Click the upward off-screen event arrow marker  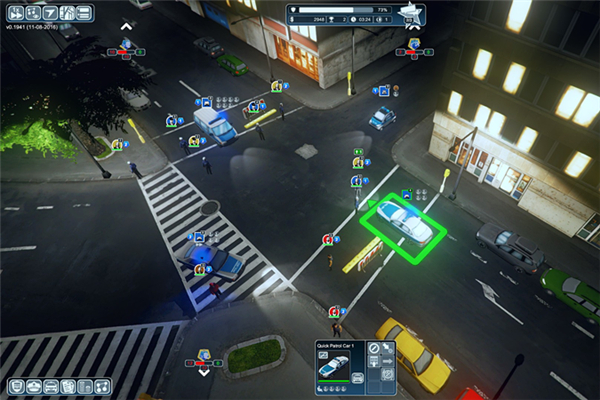pyautogui.click(x=126, y=26)
